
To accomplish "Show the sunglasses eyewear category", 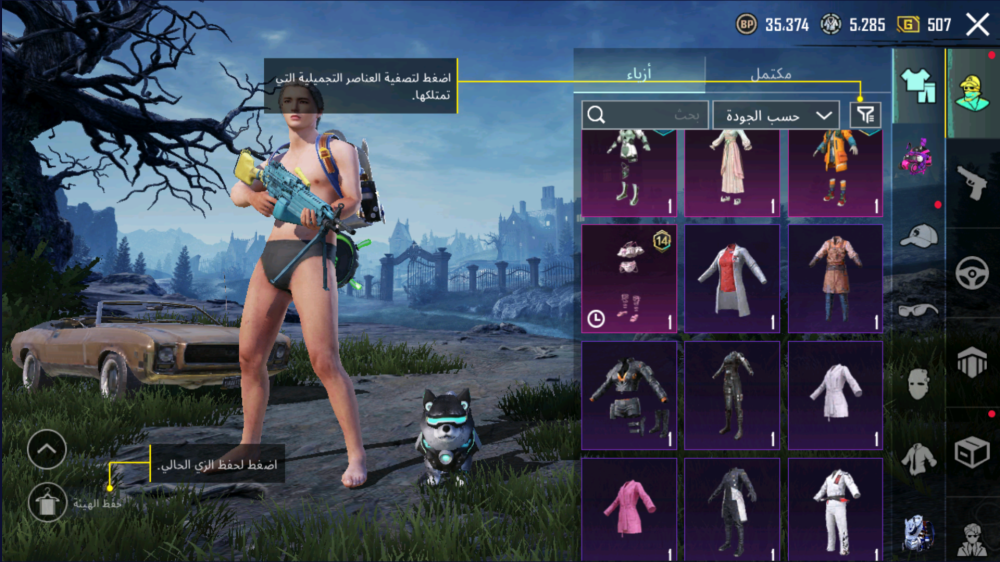I will (x=918, y=310).
